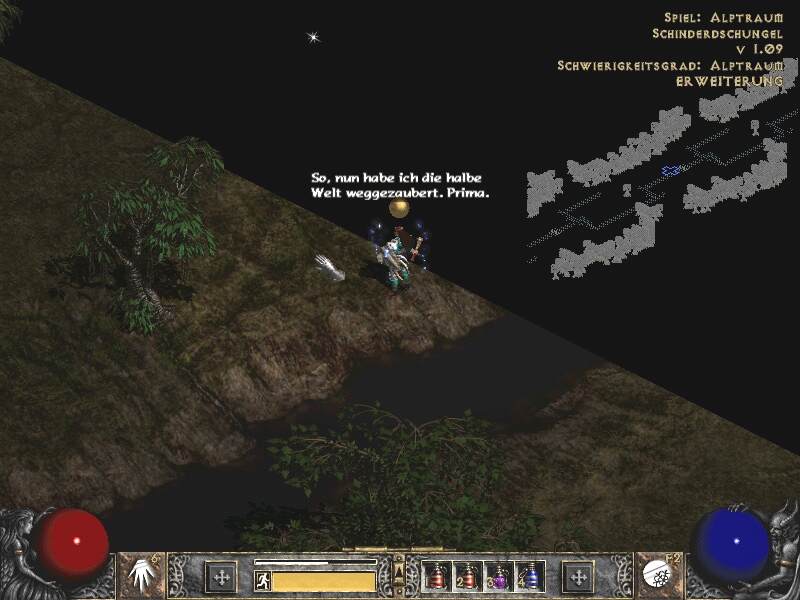Open the left-hand skill selector (hand icon)
This screenshot has width=800, height=600.
click(141, 576)
